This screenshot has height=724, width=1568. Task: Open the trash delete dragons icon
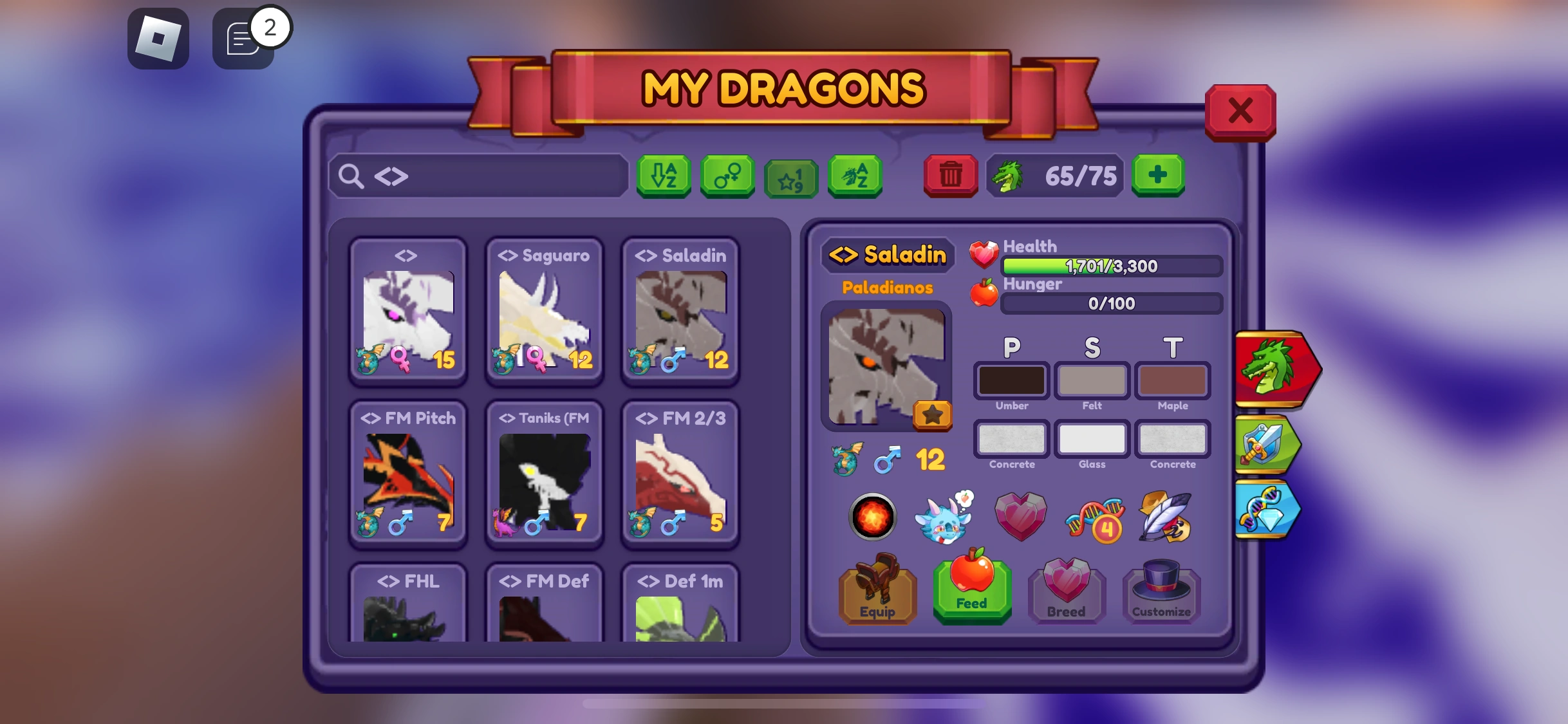coord(950,175)
